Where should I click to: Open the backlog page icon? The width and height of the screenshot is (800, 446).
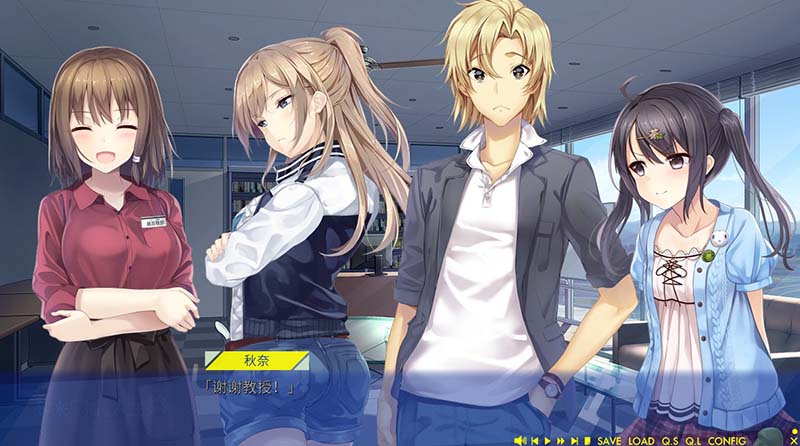(x=587, y=441)
